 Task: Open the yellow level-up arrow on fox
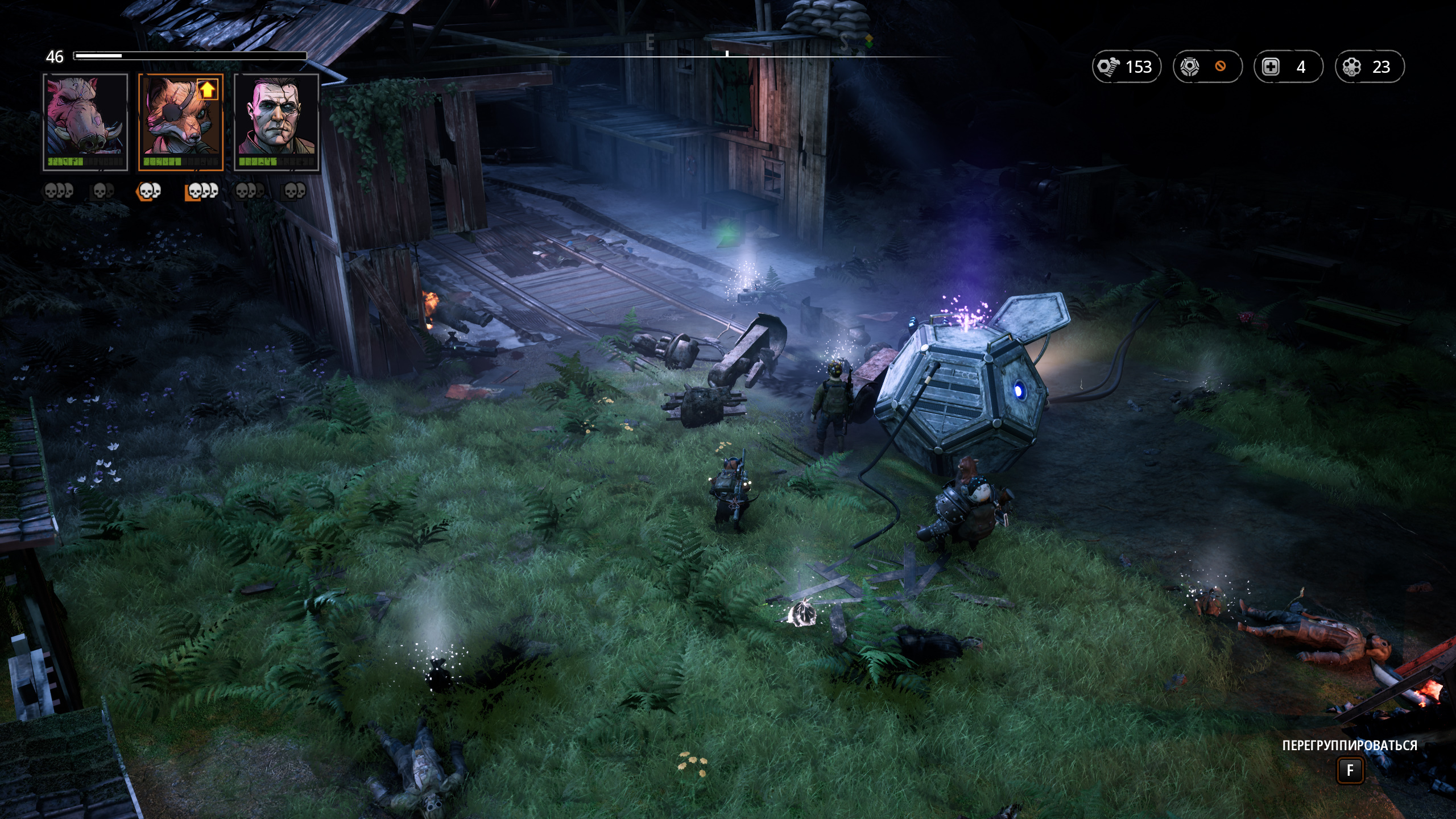(x=208, y=89)
